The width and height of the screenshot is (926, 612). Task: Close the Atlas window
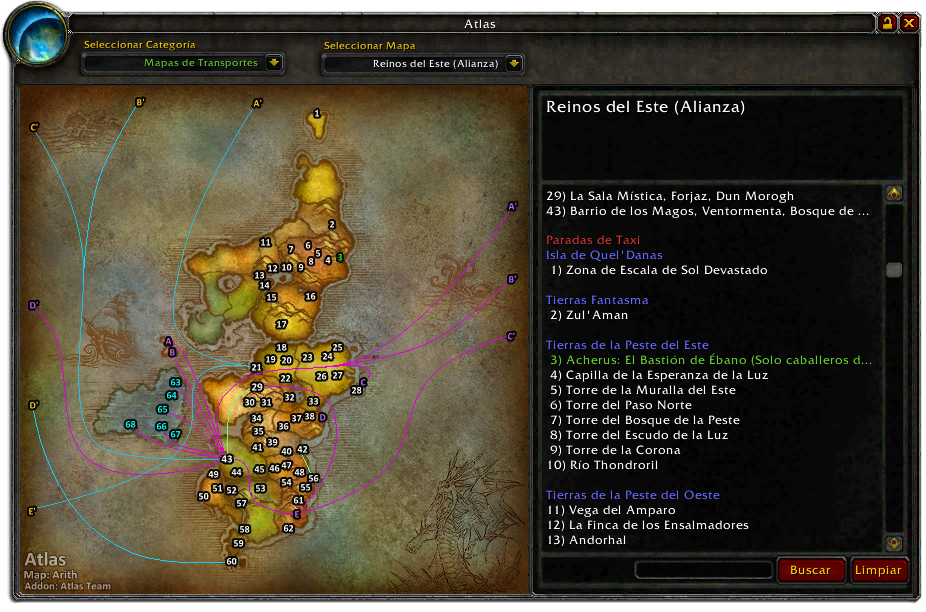coord(909,23)
